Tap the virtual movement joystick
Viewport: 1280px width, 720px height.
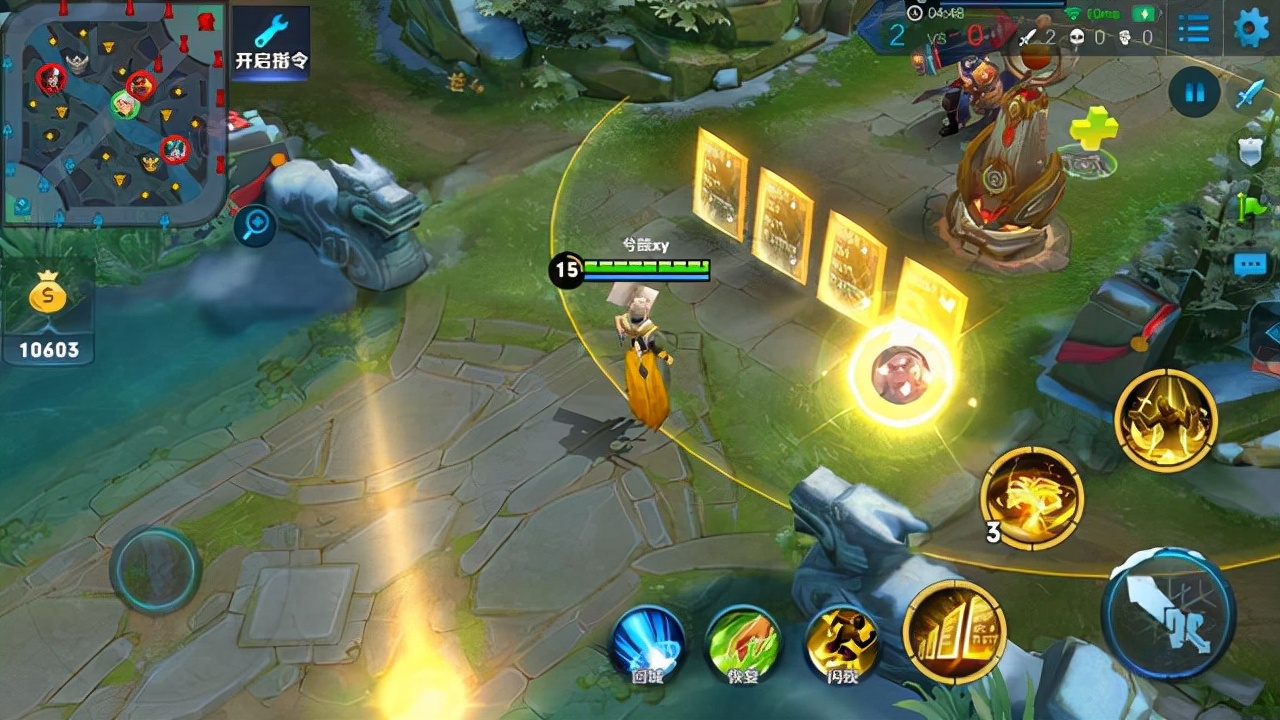(155, 570)
